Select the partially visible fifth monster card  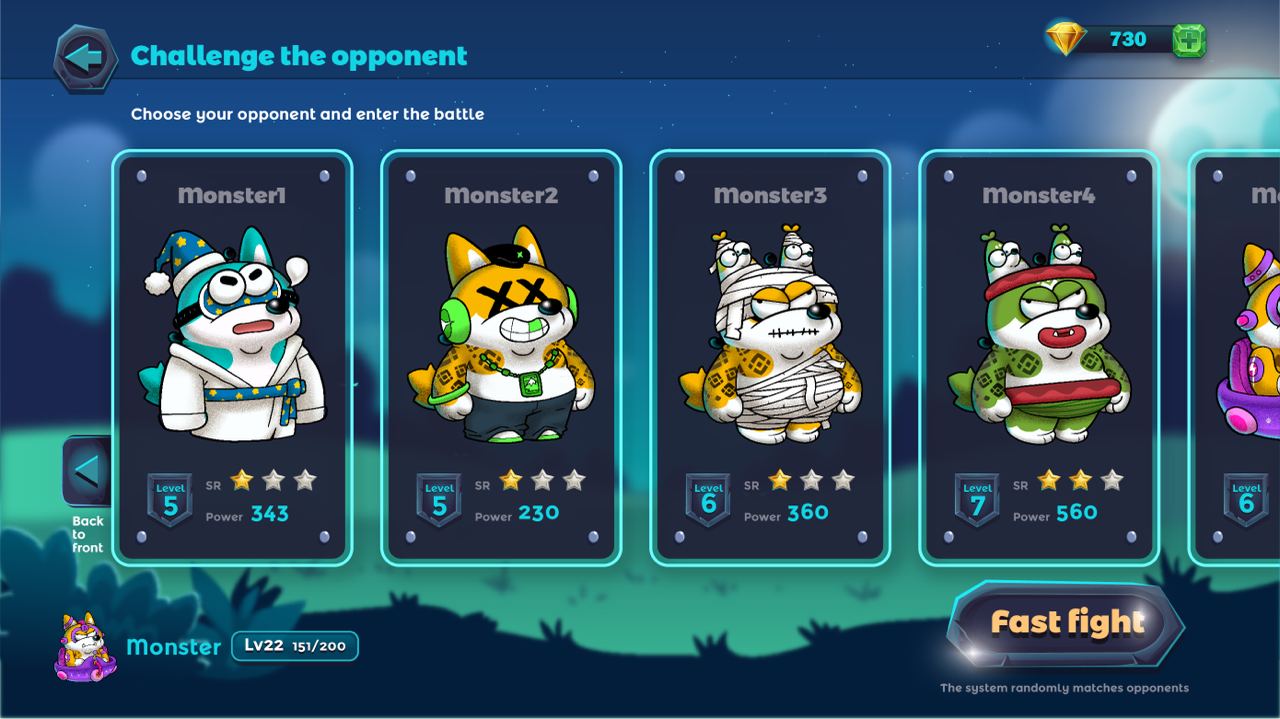(x=1240, y=357)
